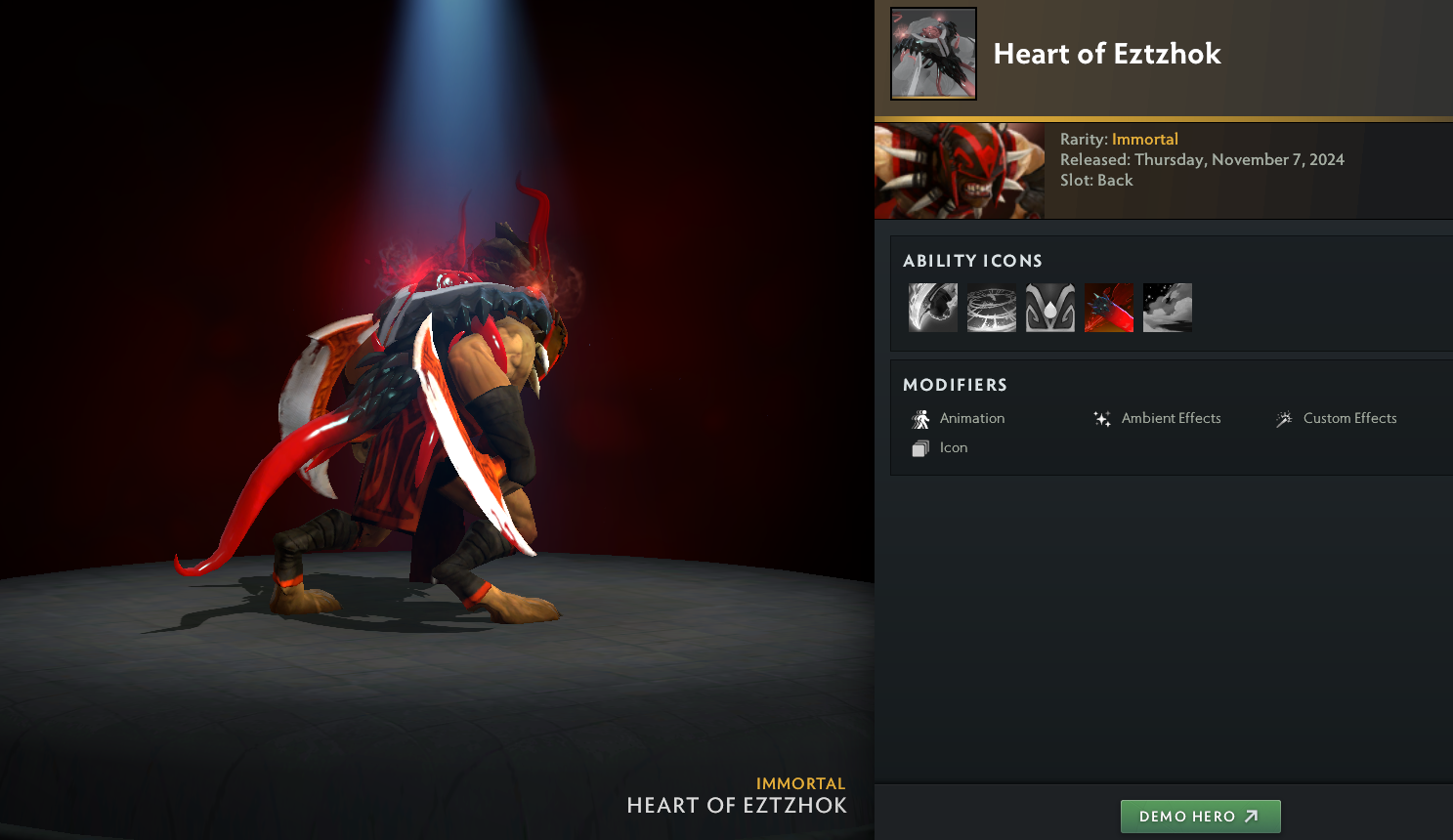Select the circular ritual ring ability icon

click(x=992, y=308)
